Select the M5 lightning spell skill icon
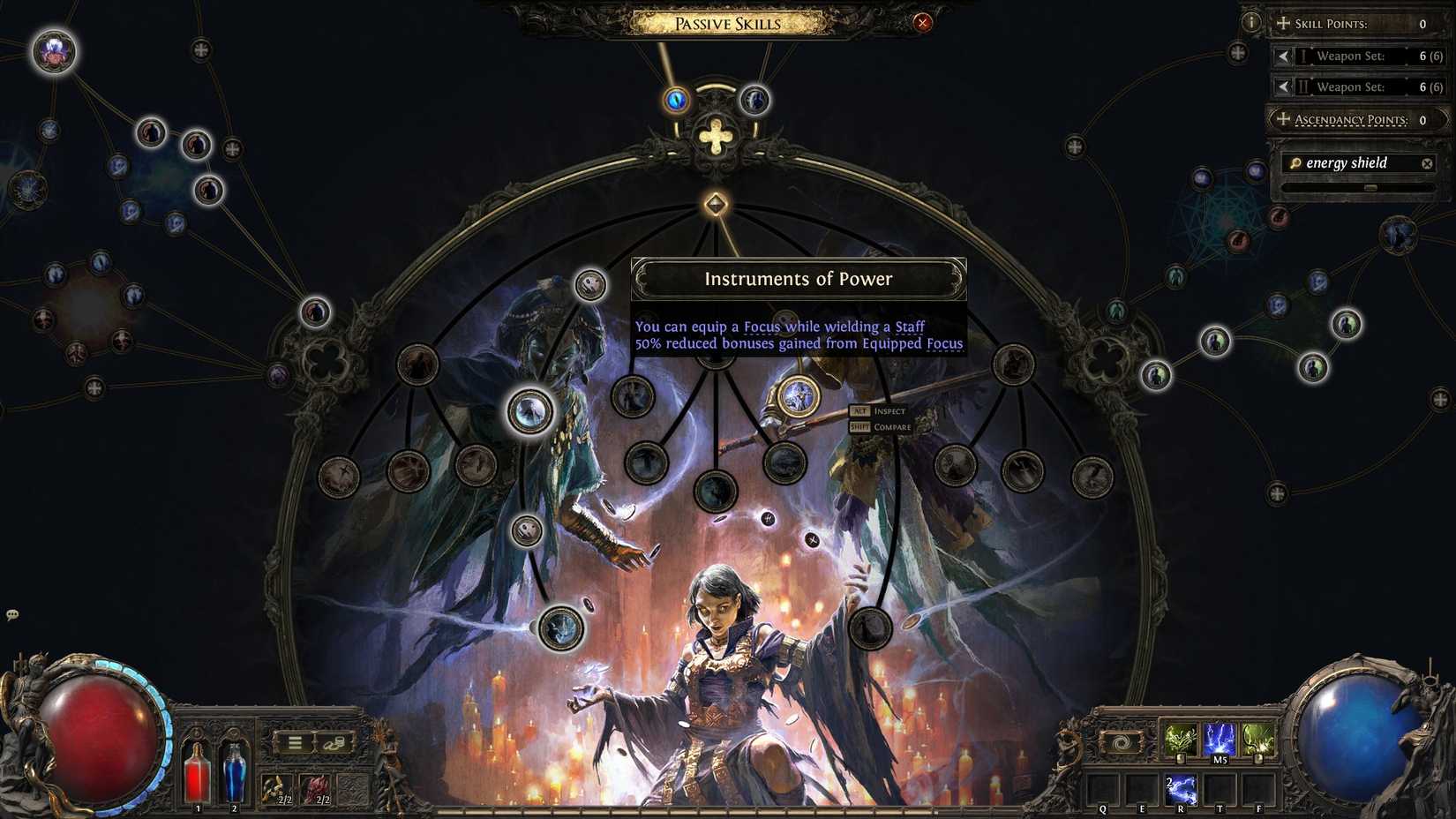The width and height of the screenshot is (1456, 819). 1218,740
